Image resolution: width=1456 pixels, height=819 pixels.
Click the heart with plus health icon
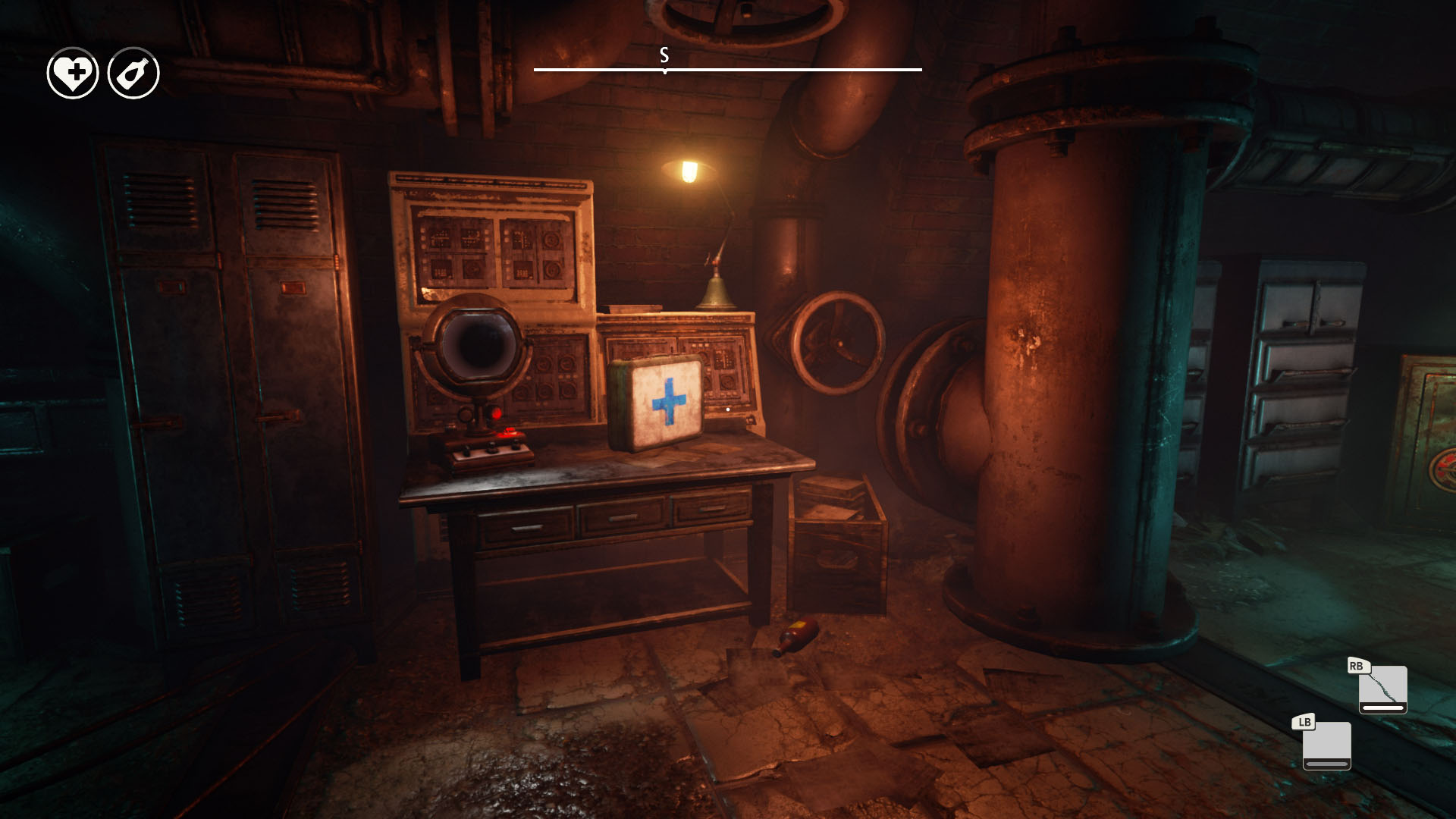pos(73,74)
